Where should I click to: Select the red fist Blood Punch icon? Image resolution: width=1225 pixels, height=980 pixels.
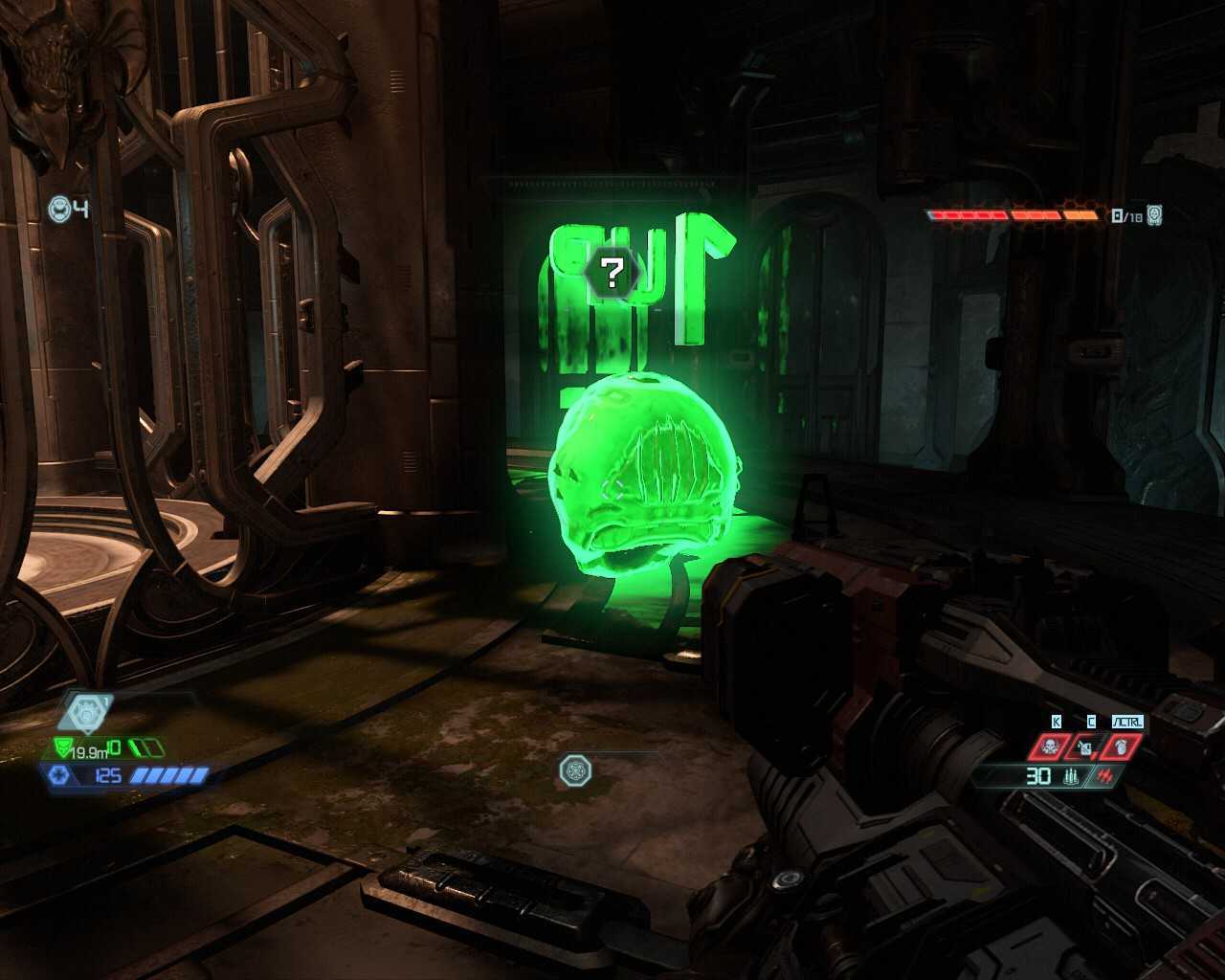click(1120, 746)
